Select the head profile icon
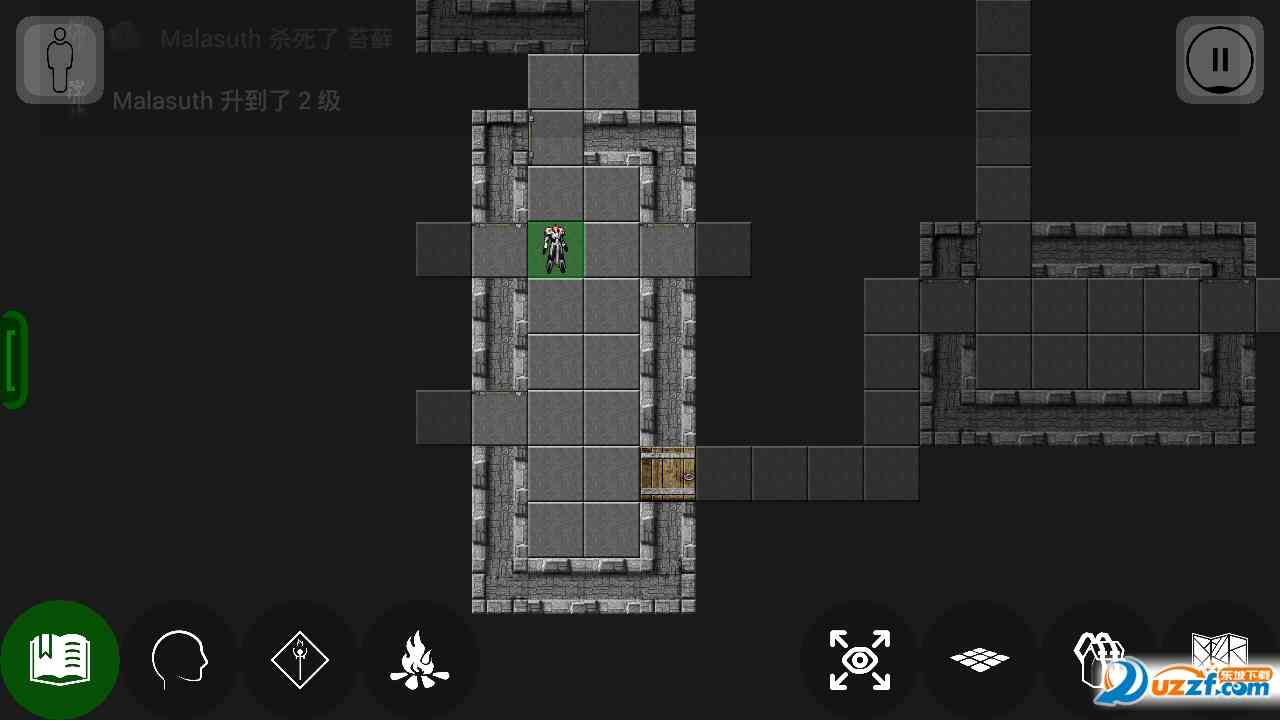 (179, 660)
